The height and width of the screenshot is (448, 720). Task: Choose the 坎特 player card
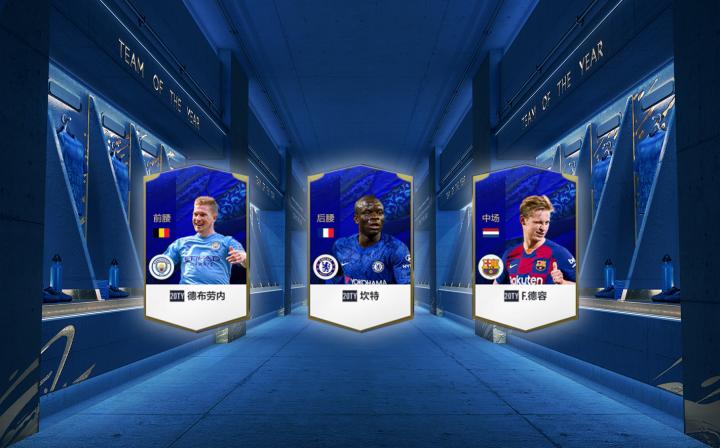coord(360,248)
